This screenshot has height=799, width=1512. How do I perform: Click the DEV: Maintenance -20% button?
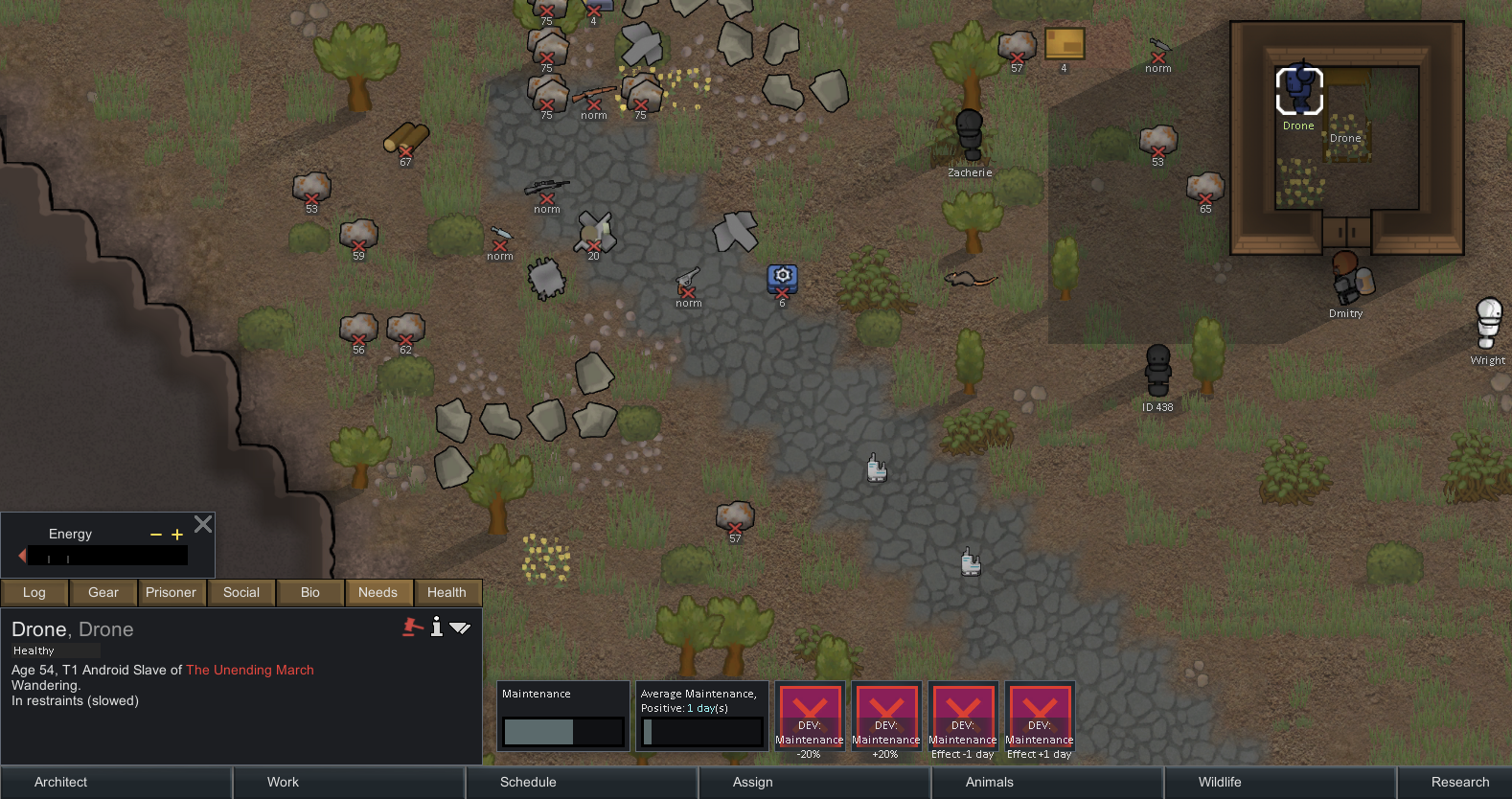click(810, 719)
